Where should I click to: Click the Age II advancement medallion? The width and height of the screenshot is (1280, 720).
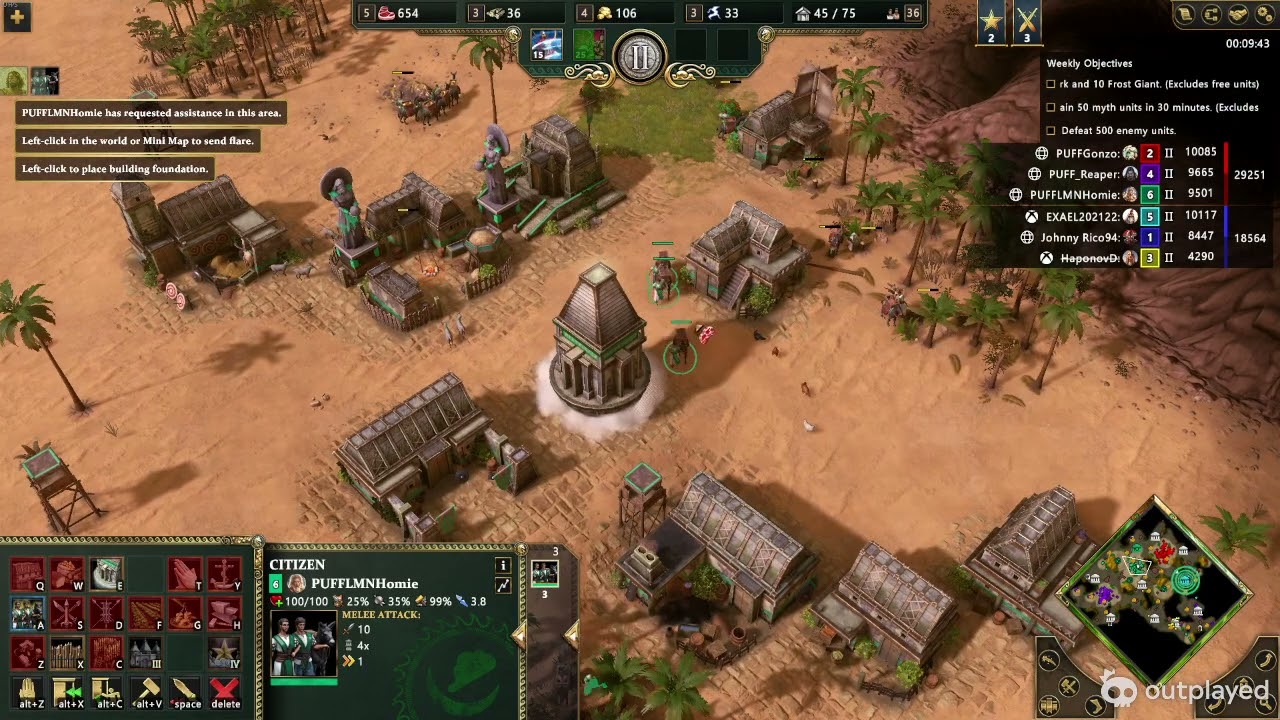pyautogui.click(x=639, y=57)
